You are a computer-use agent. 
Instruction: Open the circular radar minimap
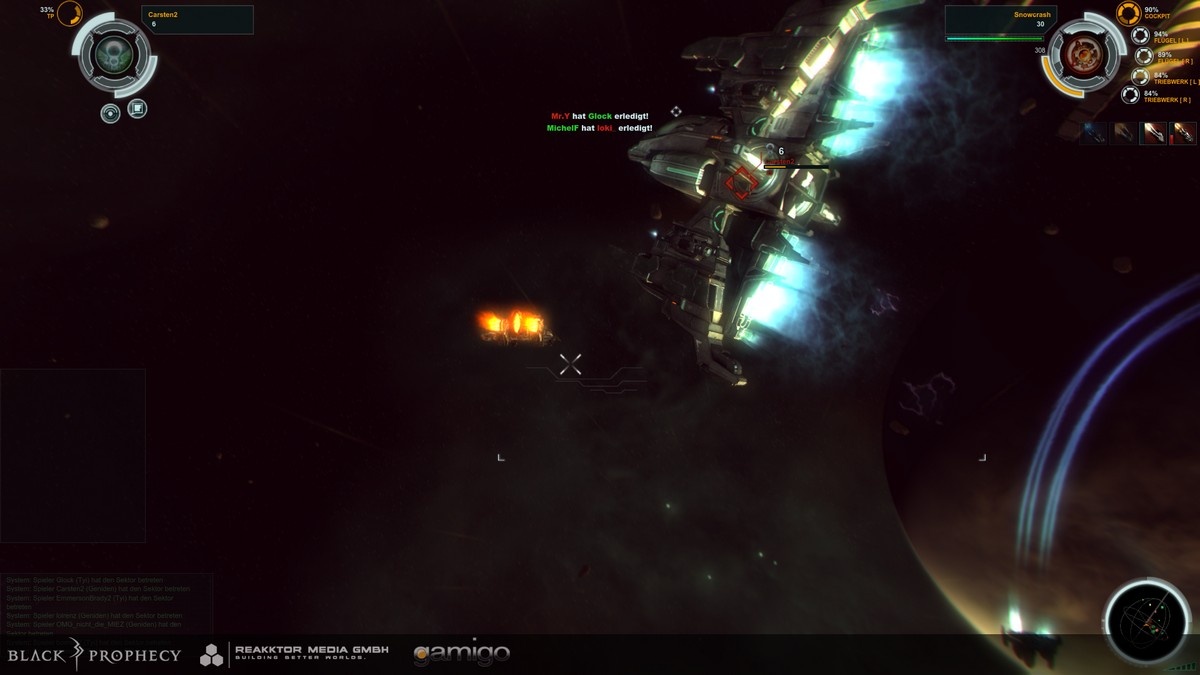pyautogui.click(x=1147, y=621)
